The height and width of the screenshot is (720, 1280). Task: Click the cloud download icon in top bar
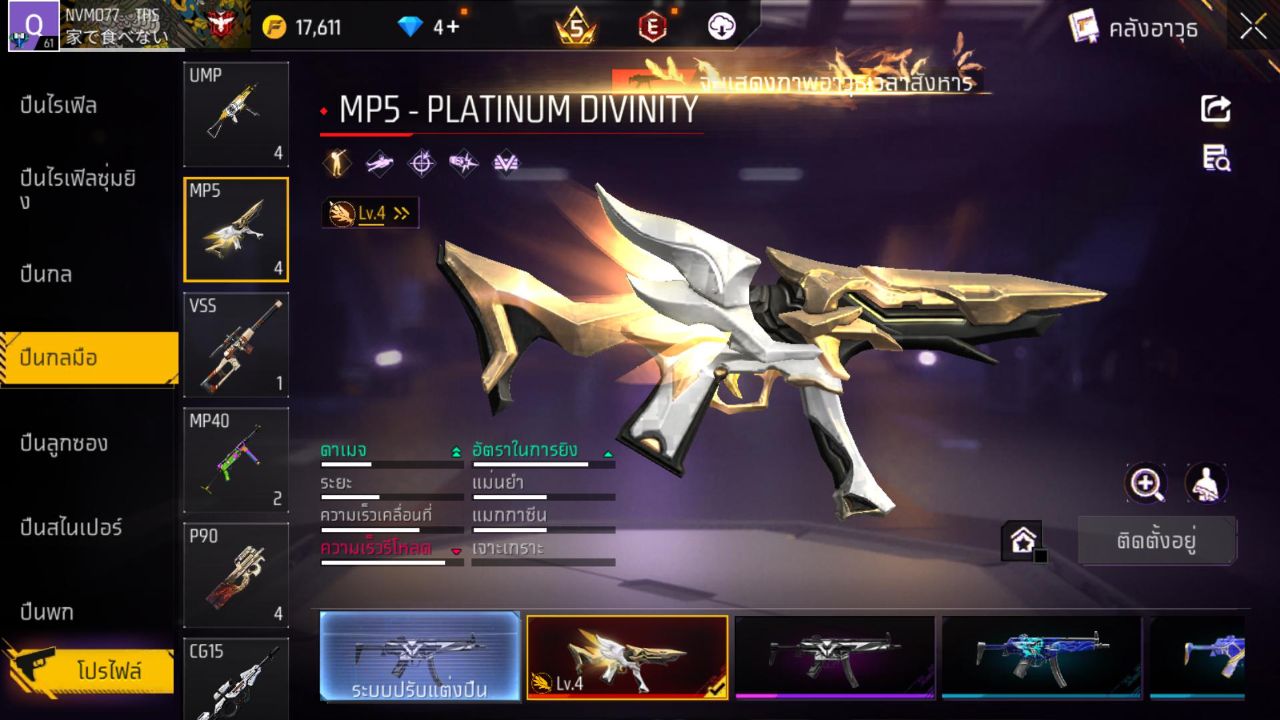721,28
